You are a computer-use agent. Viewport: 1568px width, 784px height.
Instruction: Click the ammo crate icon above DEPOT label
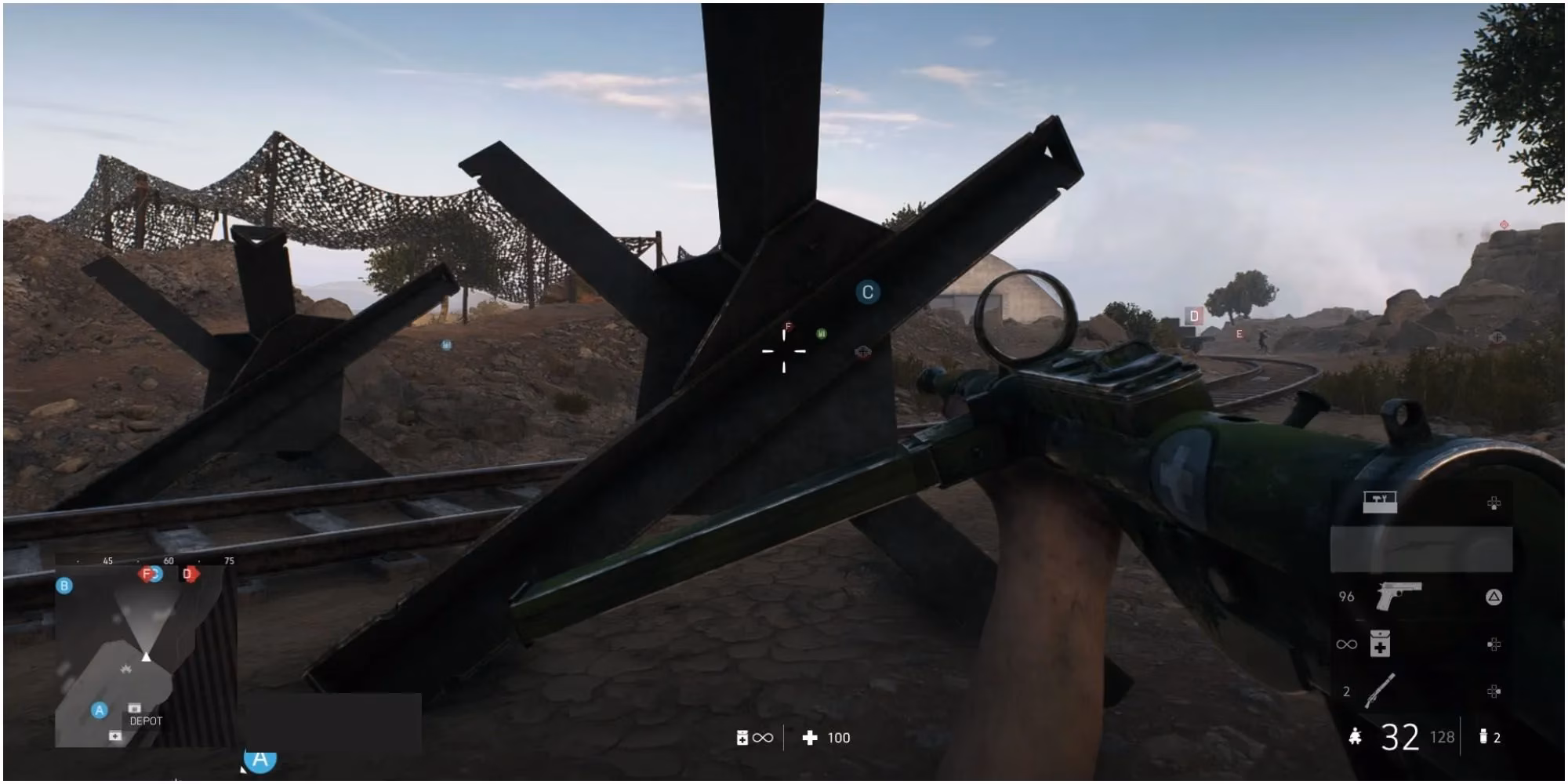click(x=134, y=708)
